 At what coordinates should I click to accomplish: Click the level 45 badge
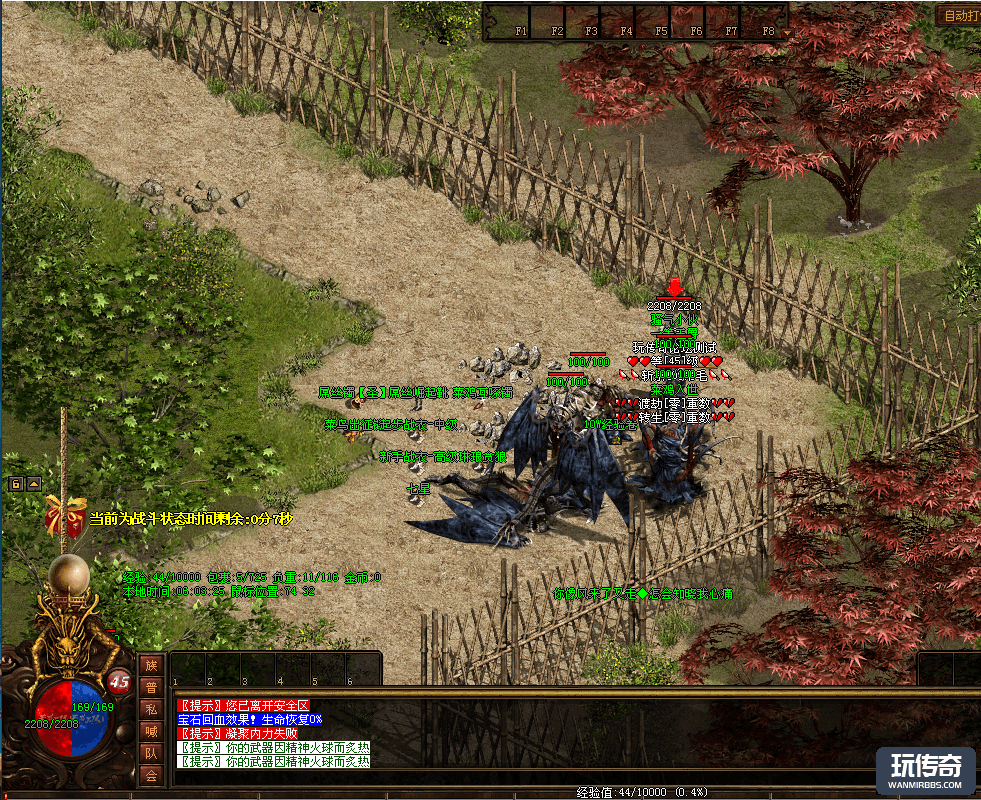coord(120,681)
